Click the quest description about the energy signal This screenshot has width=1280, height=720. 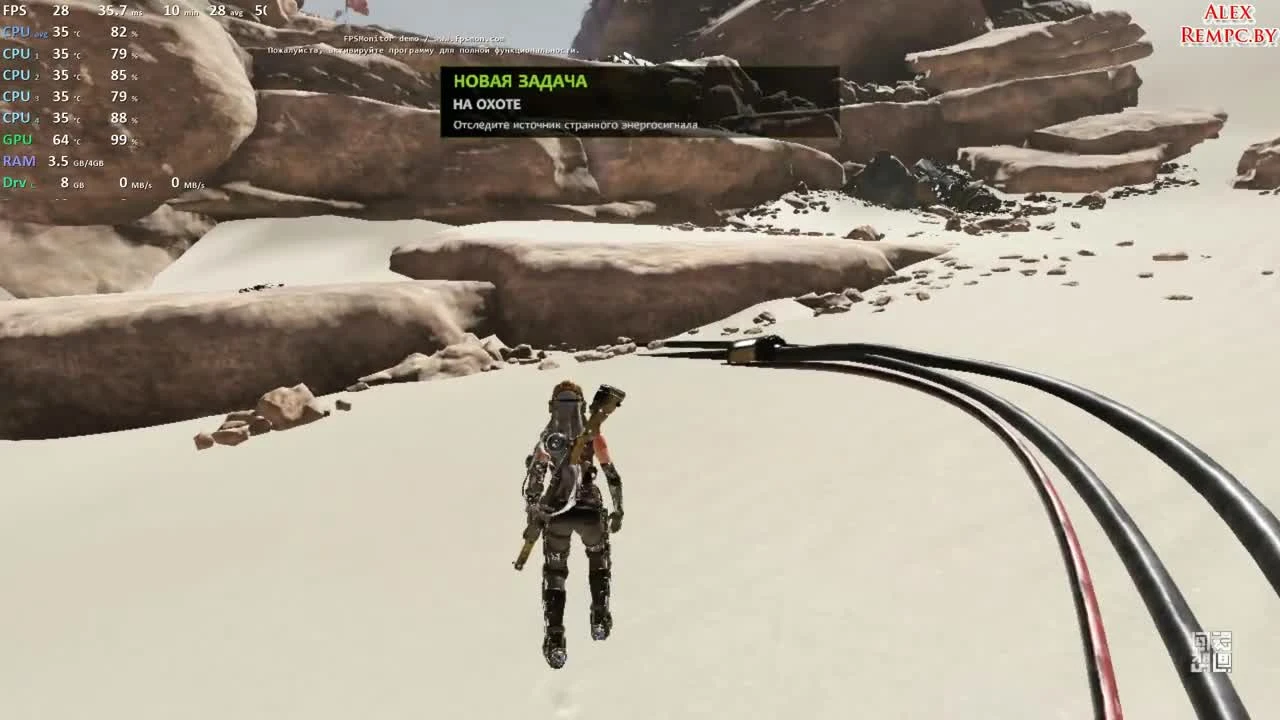577,124
